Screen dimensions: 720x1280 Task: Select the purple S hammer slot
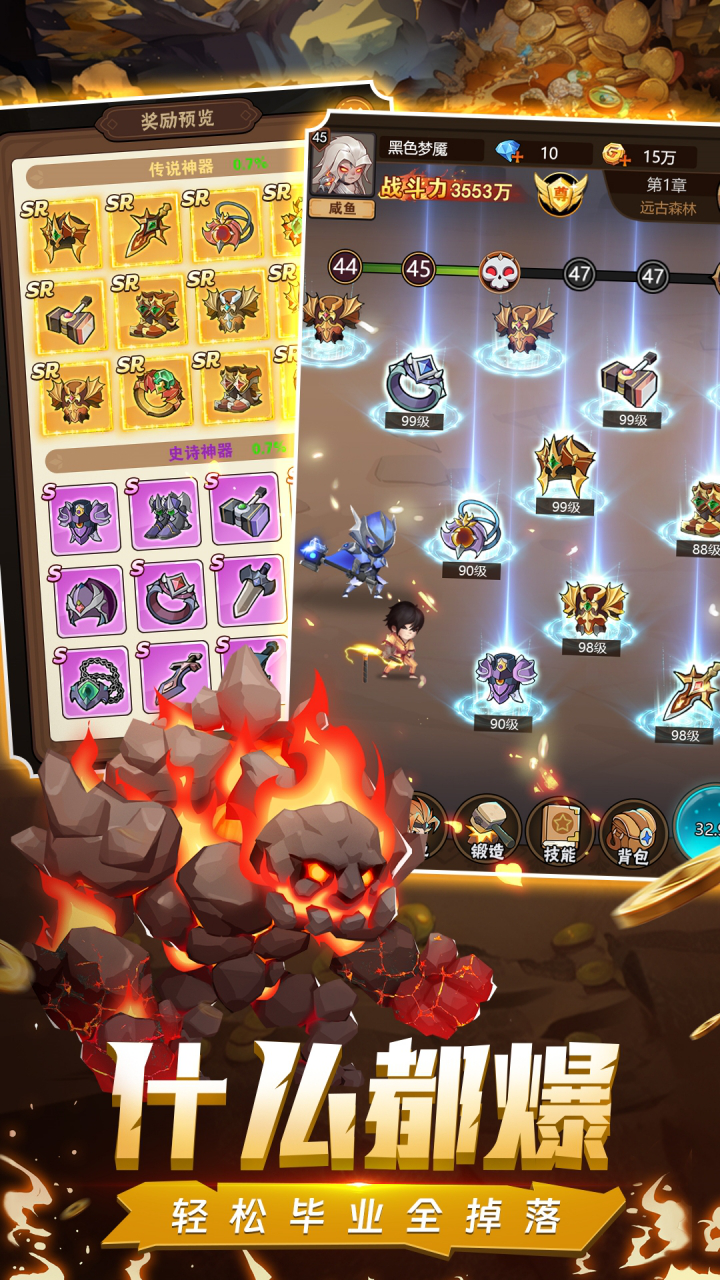pyautogui.click(x=245, y=509)
